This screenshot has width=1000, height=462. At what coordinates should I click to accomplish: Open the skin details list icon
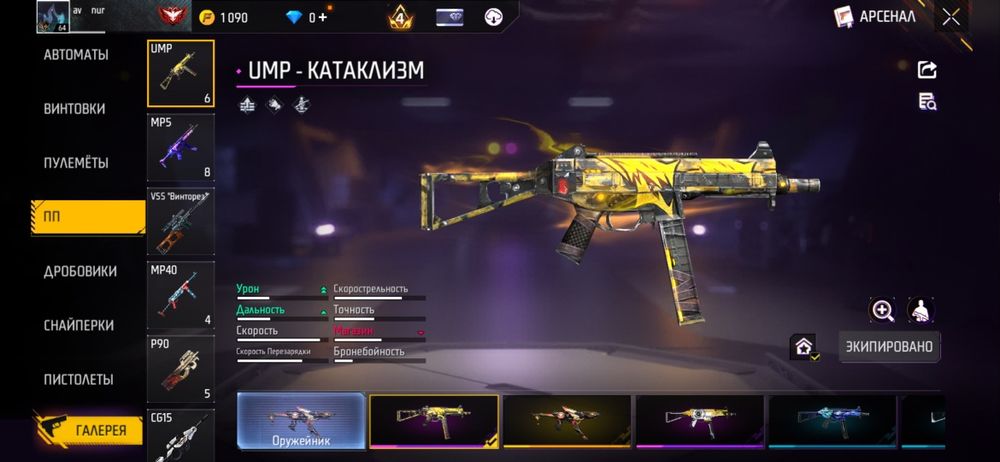[x=927, y=101]
